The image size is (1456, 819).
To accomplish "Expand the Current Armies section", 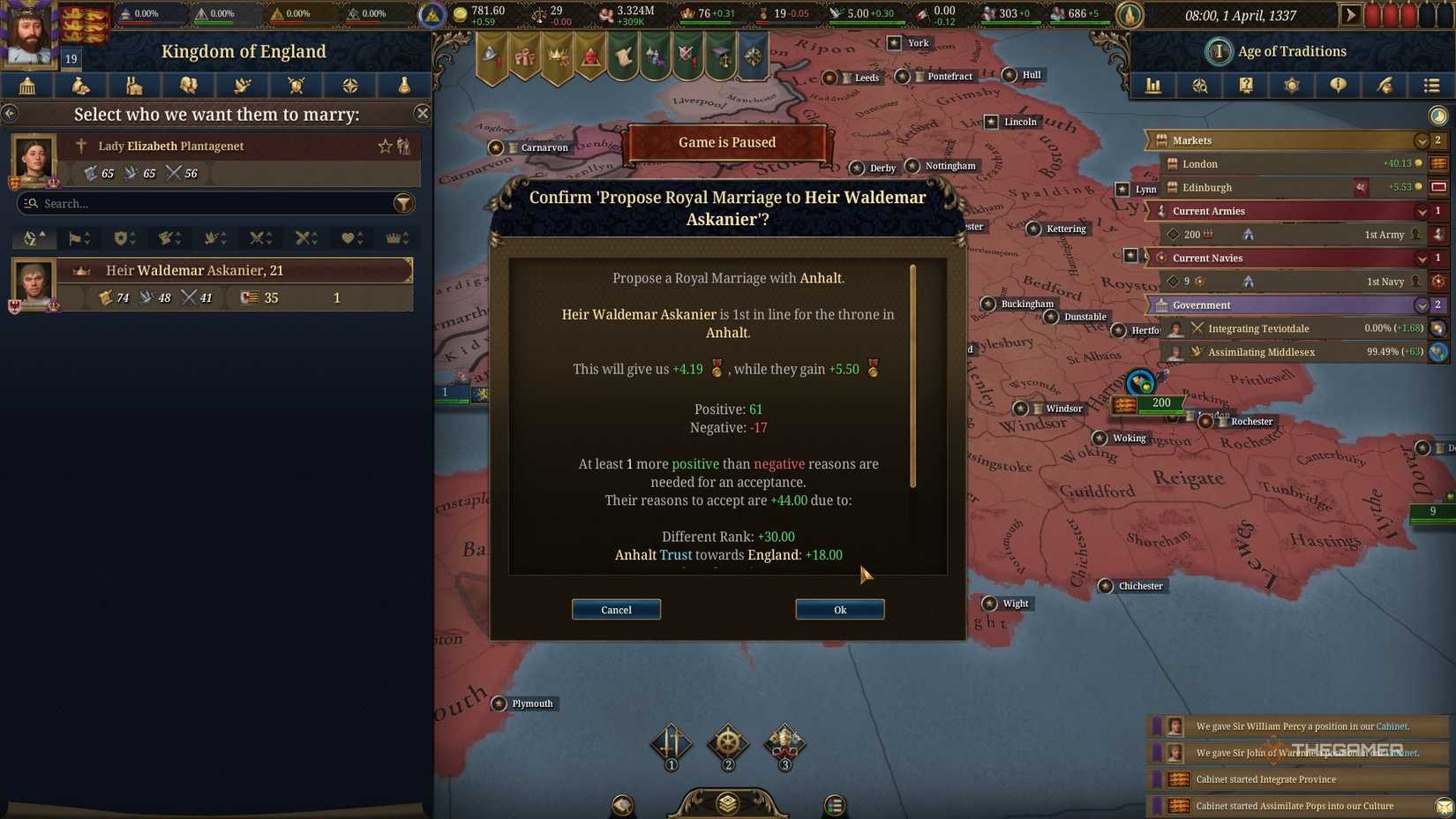I will (1422, 211).
